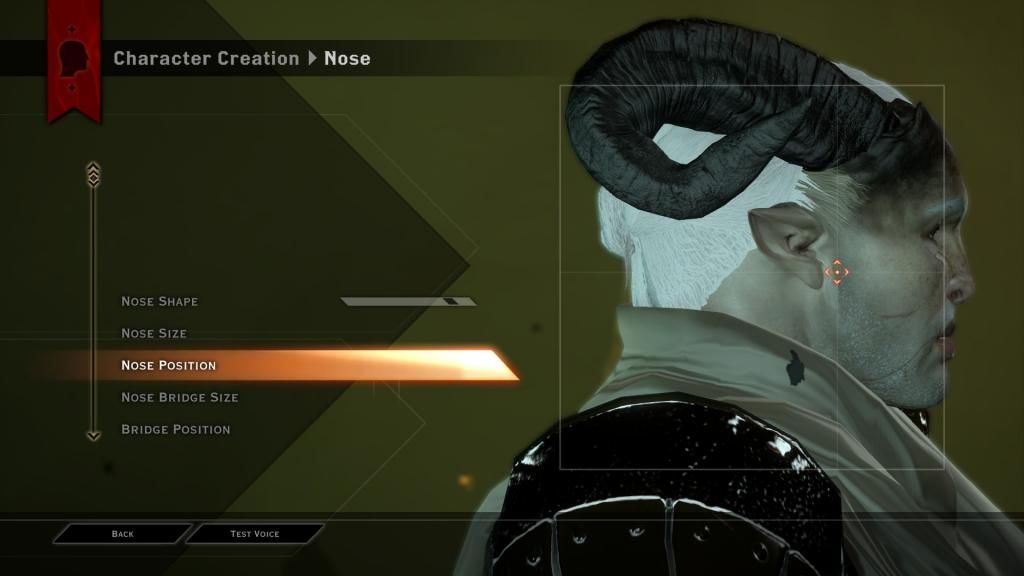Select Bridge Position in the list
Image resolution: width=1024 pixels, height=576 pixels.
click(176, 429)
